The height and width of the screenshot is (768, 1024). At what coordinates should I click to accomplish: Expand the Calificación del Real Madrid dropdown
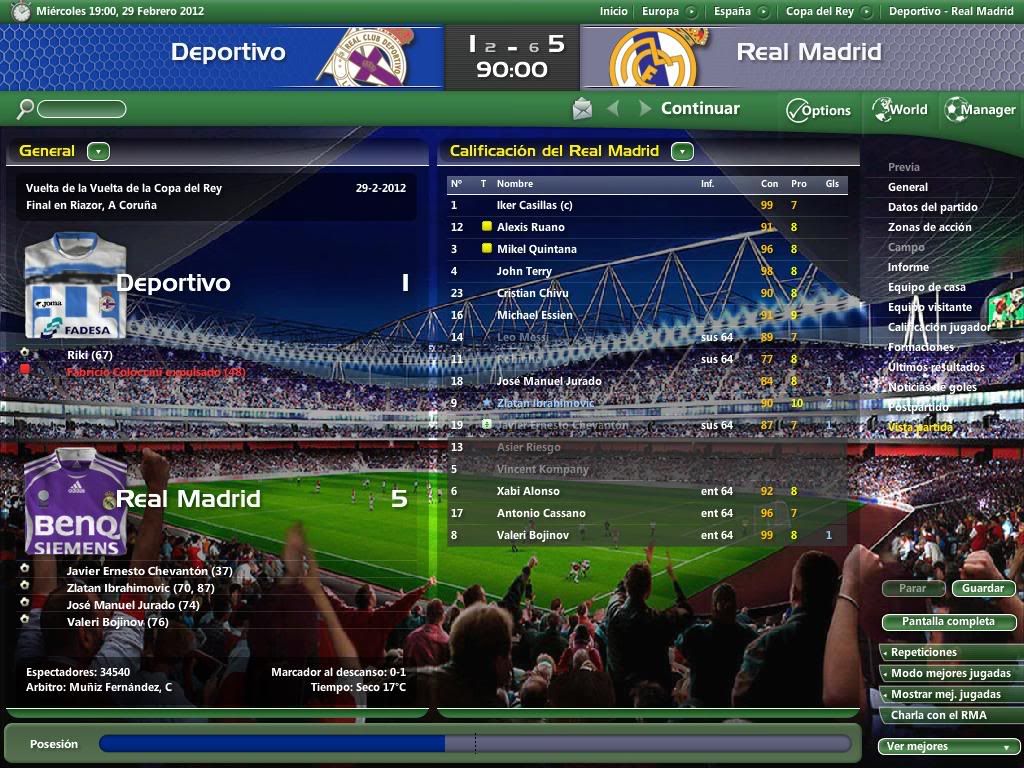coord(682,152)
